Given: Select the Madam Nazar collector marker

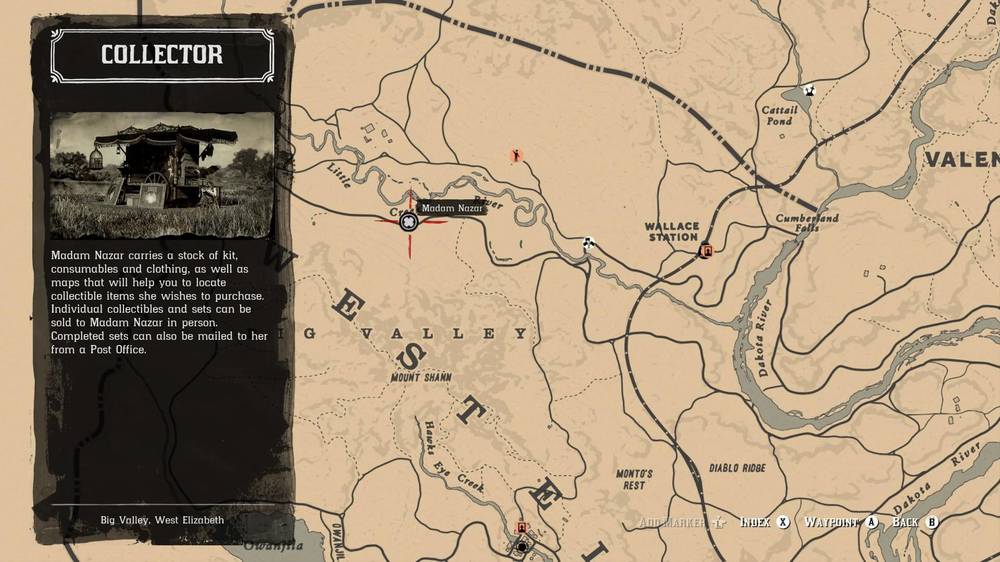Looking at the screenshot, I should click(x=409, y=222).
